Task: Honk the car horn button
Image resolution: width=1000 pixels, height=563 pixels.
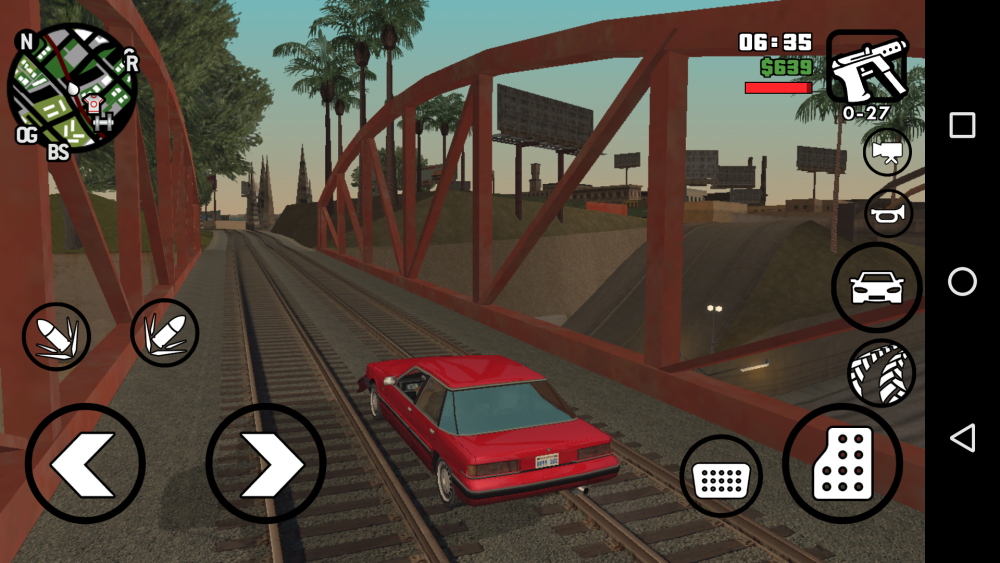Action: [888, 213]
